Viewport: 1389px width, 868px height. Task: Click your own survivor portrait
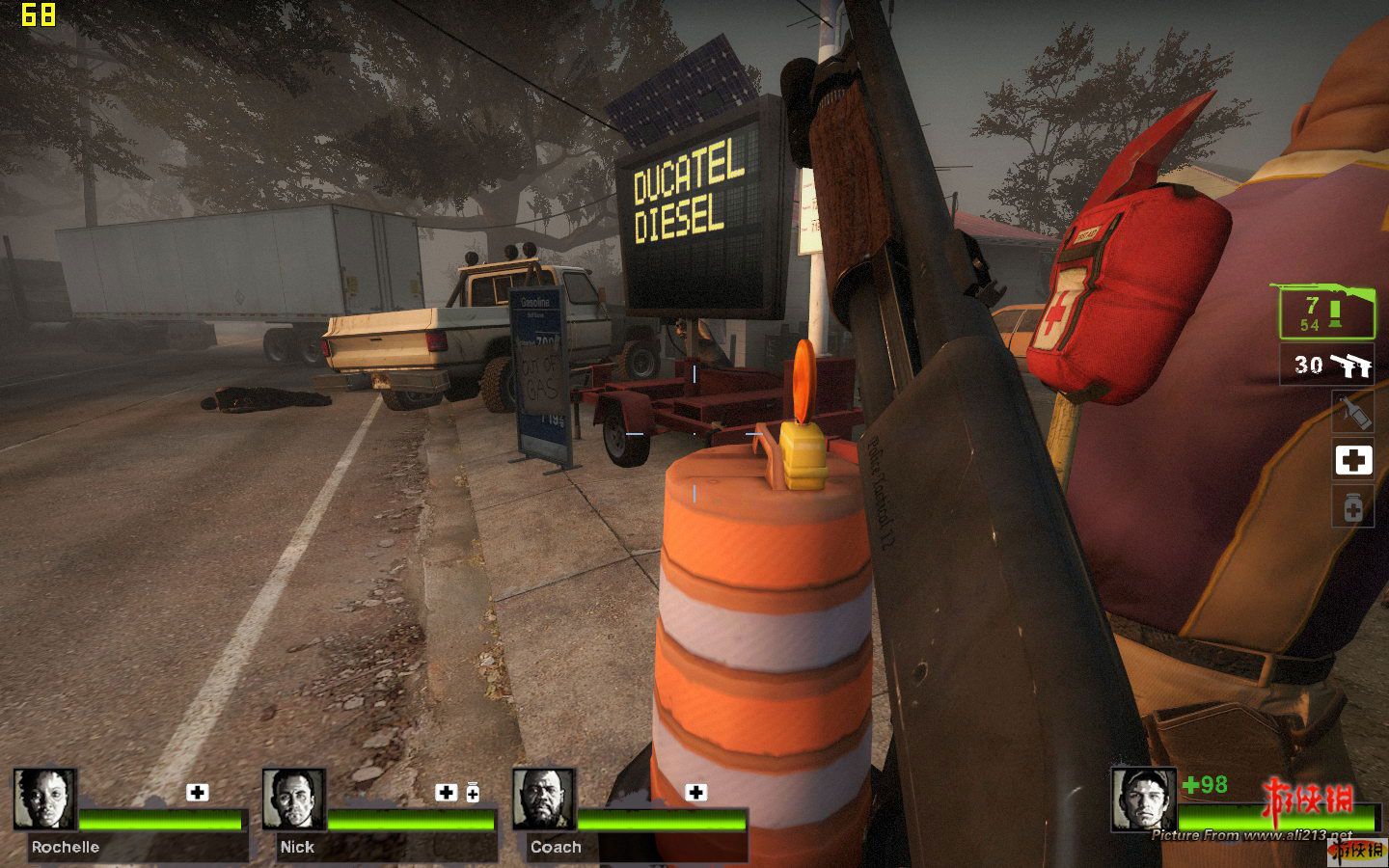pyautogui.click(x=1143, y=799)
